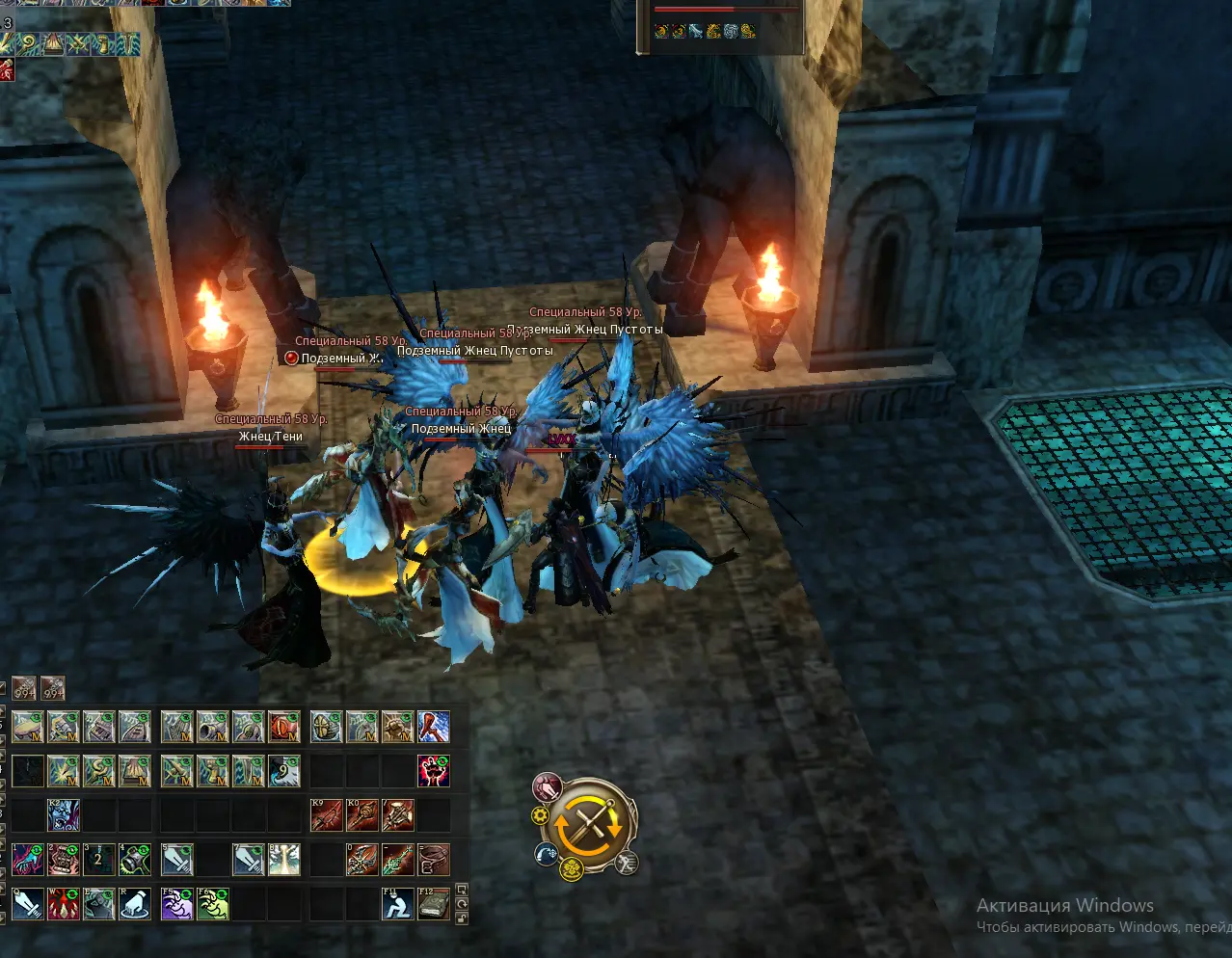
Task: Trigger the white hand skill on R
Action: (x=134, y=904)
